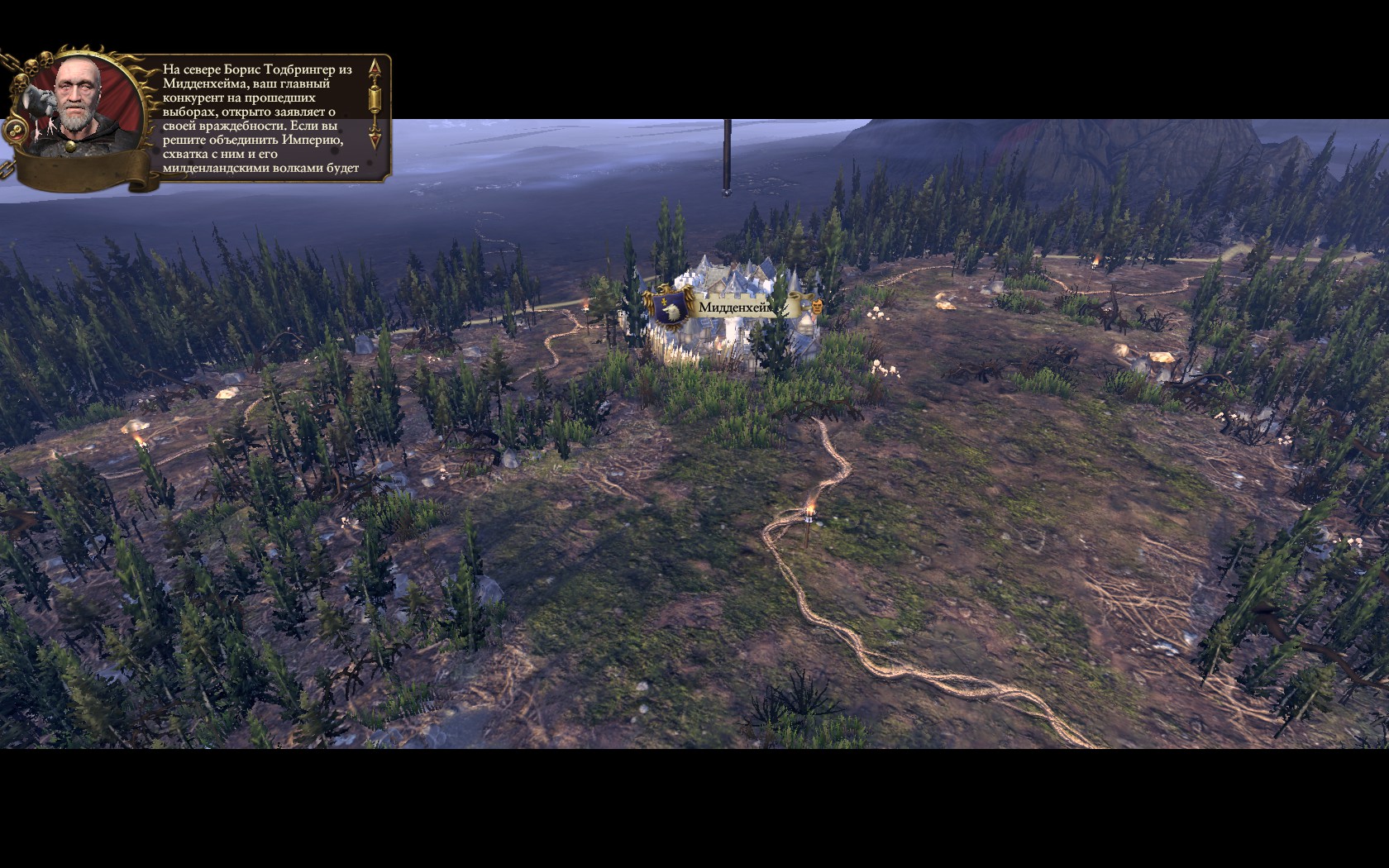Select the Мидденхейм settlement label

737,308
